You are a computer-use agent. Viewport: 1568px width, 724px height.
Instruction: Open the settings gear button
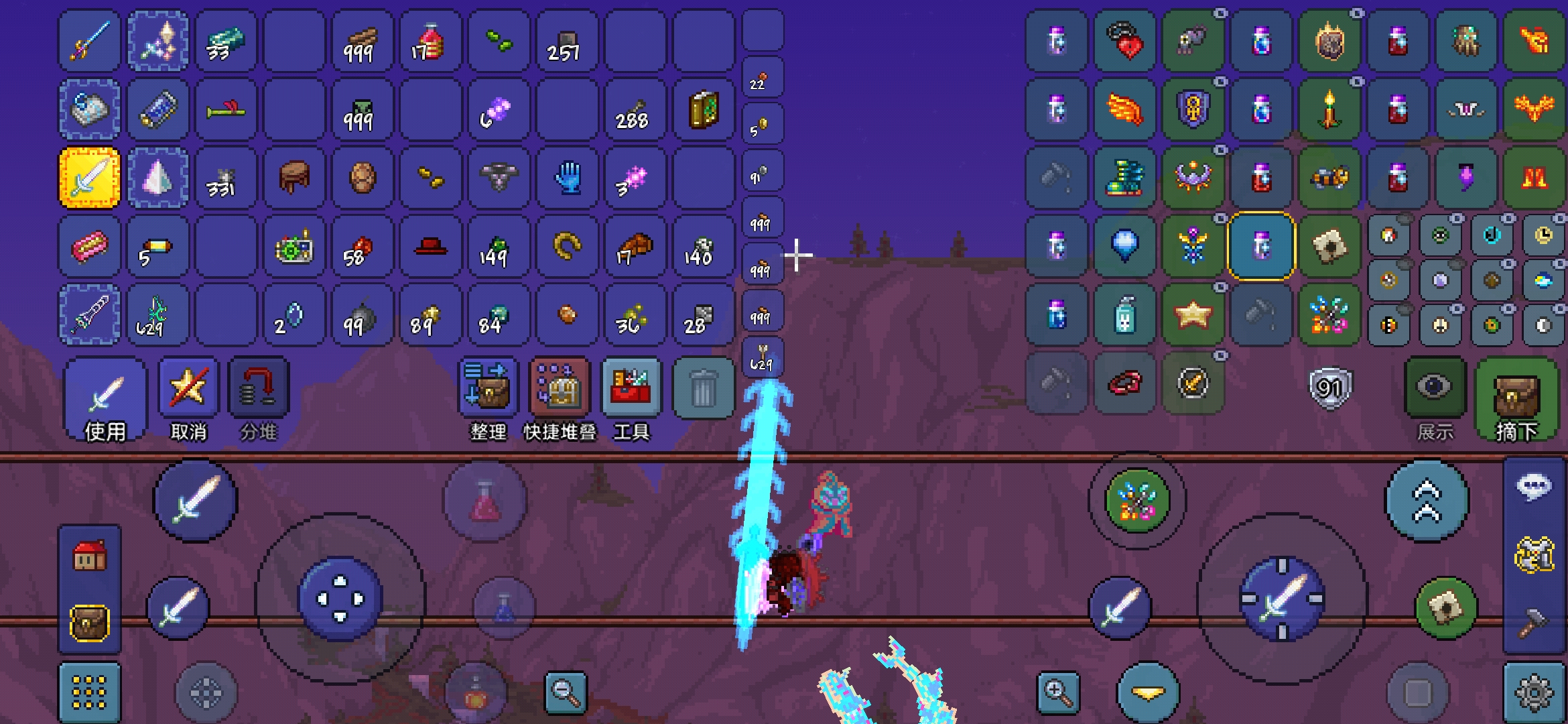1533,692
